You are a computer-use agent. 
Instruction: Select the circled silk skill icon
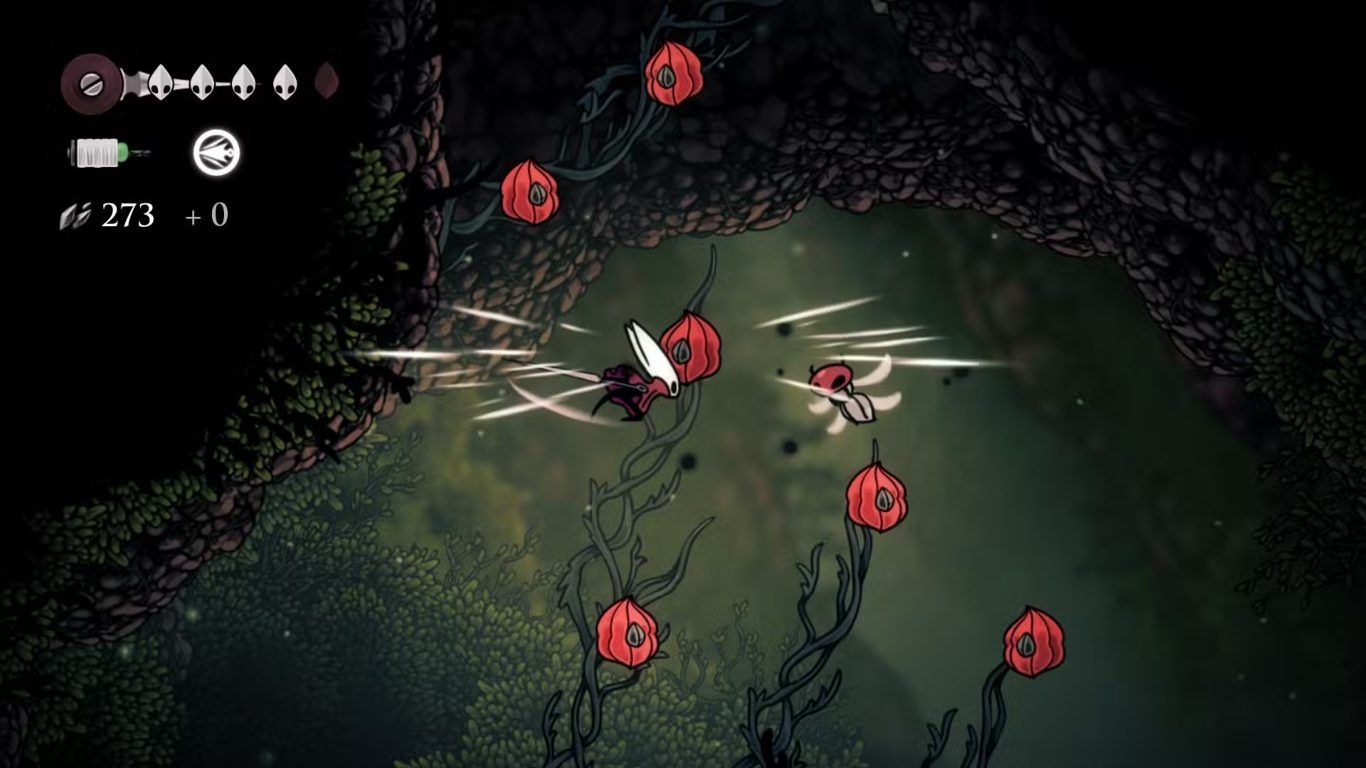click(x=216, y=153)
